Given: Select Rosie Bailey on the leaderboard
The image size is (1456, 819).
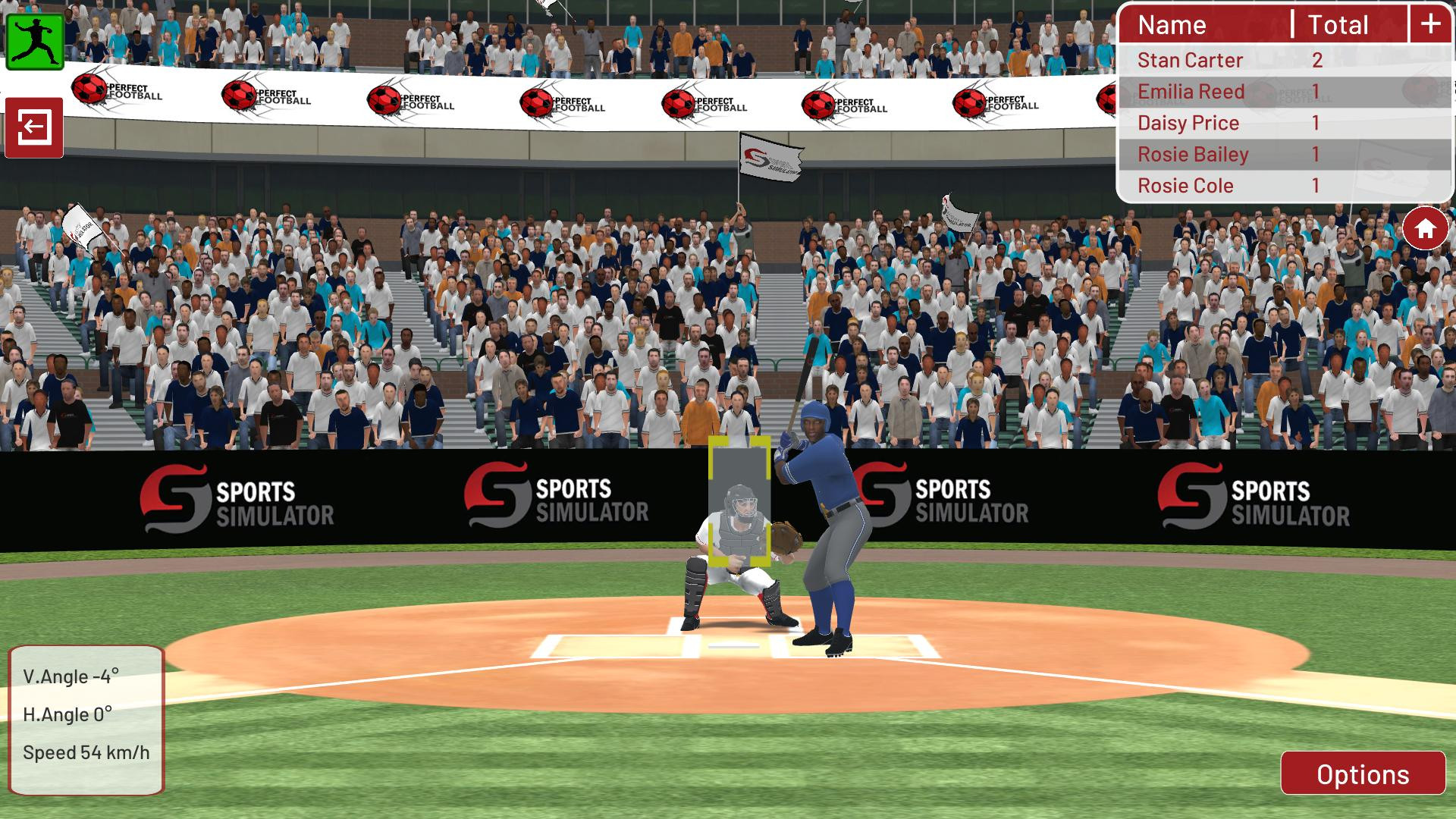Looking at the screenshot, I should pos(1192,154).
